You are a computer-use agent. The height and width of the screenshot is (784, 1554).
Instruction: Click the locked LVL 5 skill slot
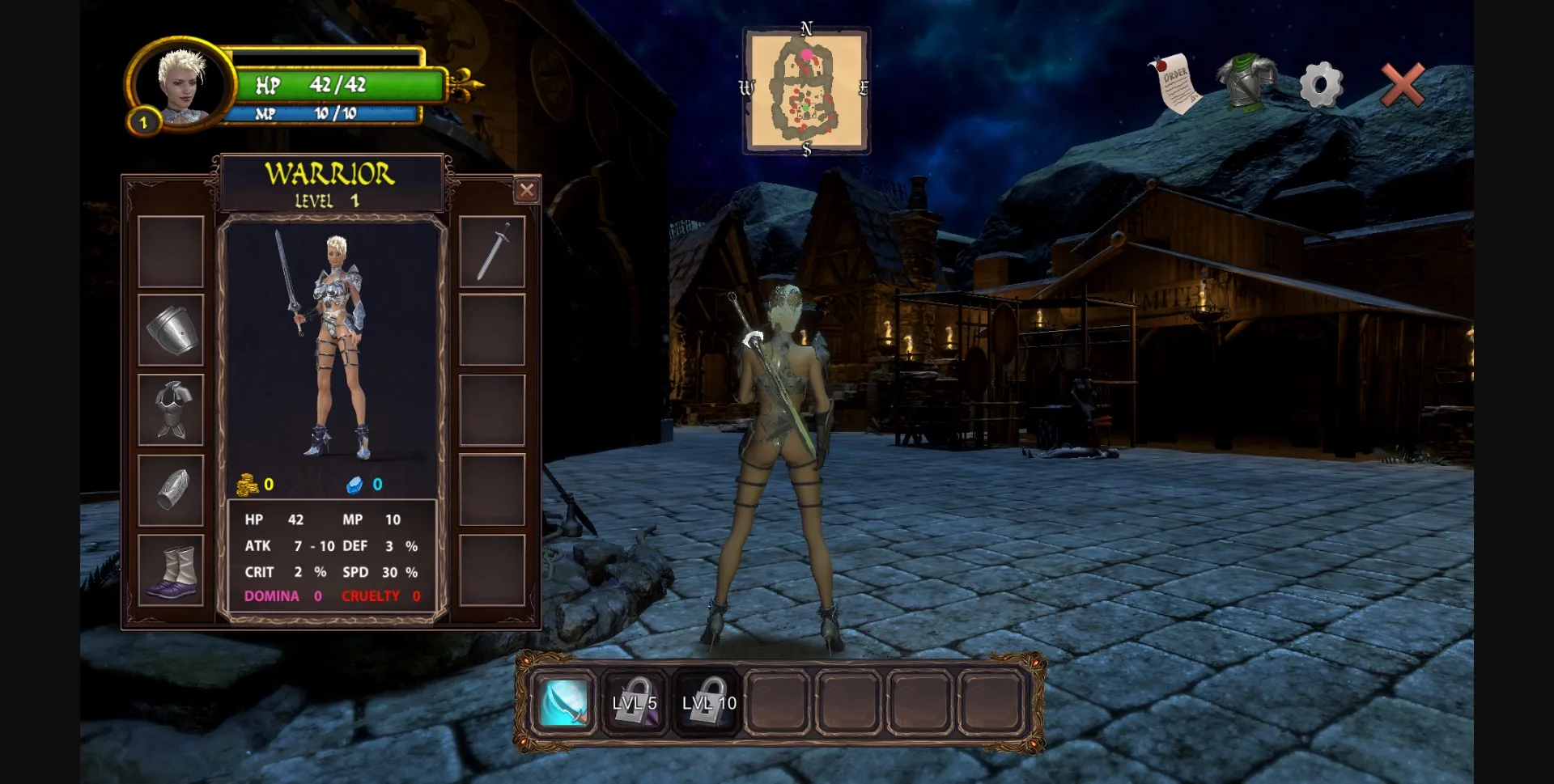tap(635, 703)
